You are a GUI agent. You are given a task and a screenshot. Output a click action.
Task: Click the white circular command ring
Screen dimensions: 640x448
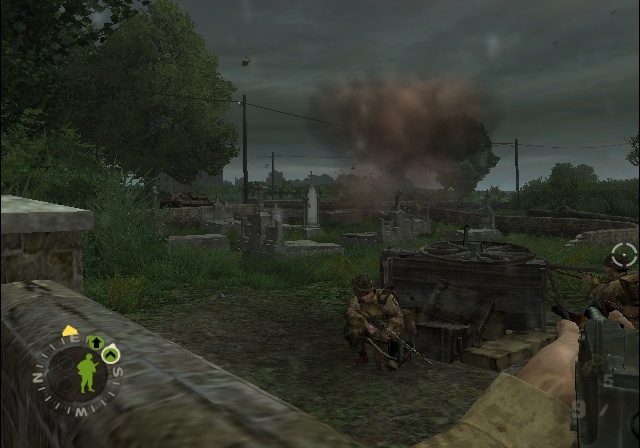(624, 255)
